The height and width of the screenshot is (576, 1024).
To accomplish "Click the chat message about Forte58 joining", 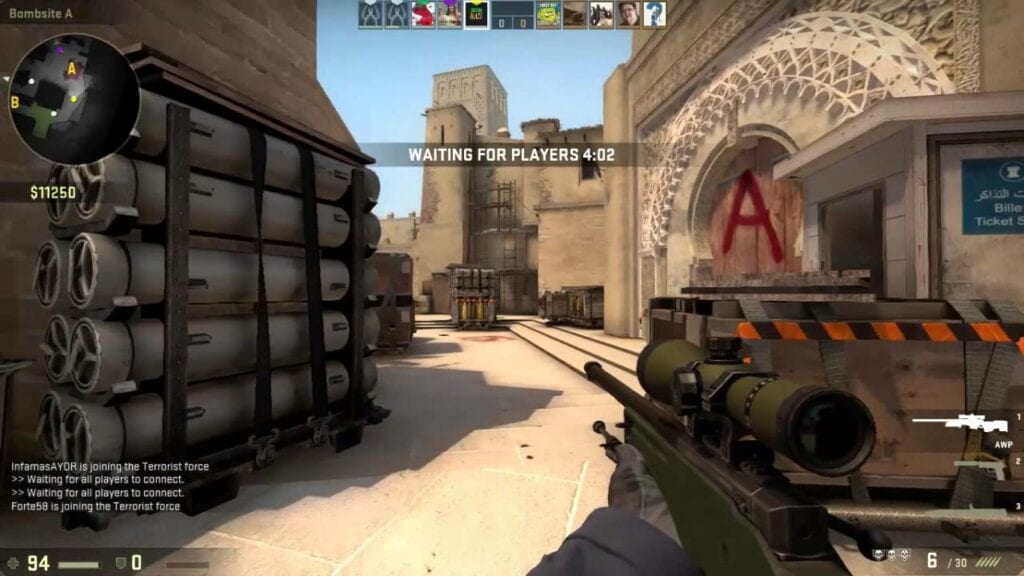I will pos(96,507).
